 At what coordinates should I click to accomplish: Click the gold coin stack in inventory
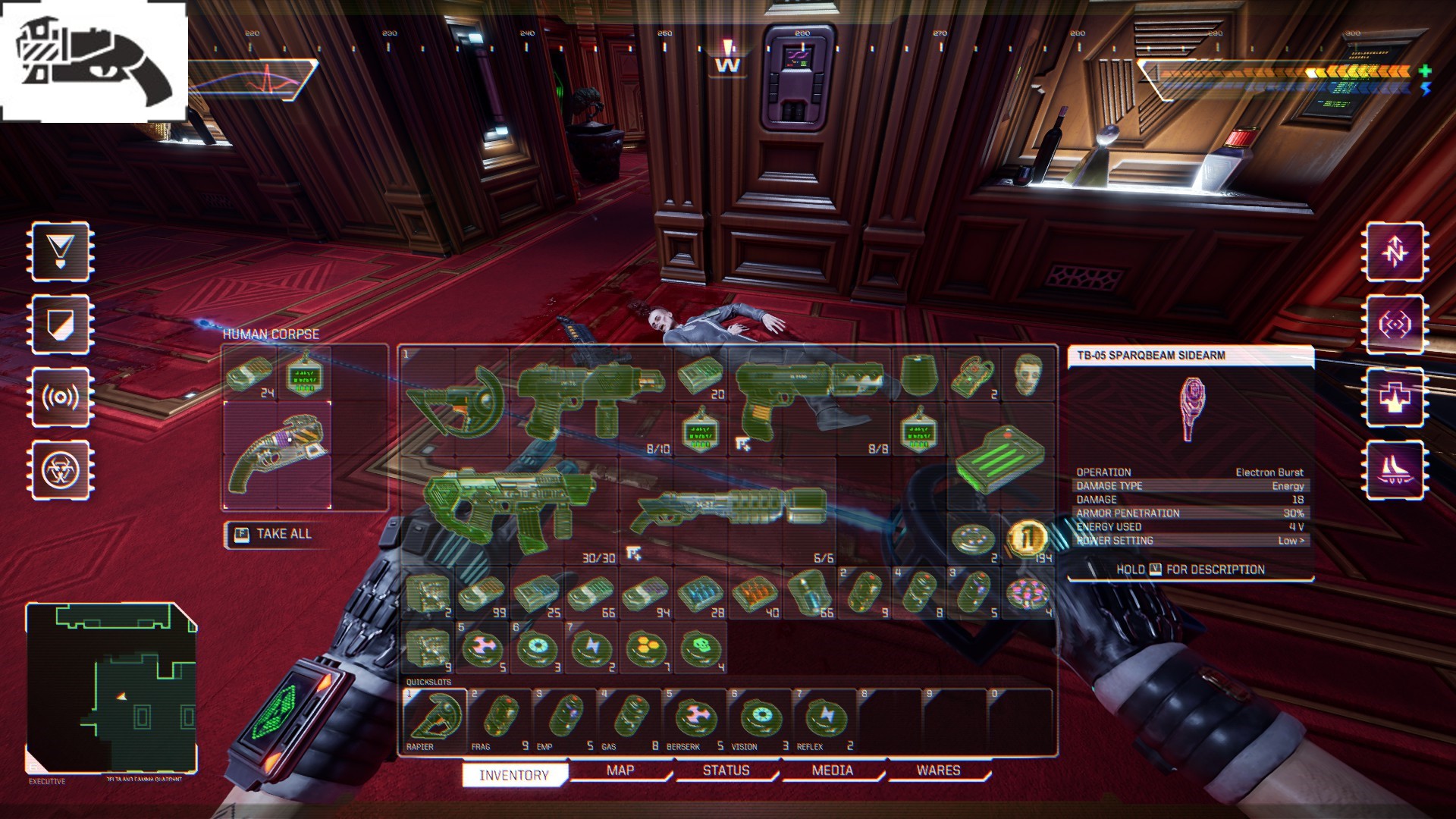coord(1027,538)
